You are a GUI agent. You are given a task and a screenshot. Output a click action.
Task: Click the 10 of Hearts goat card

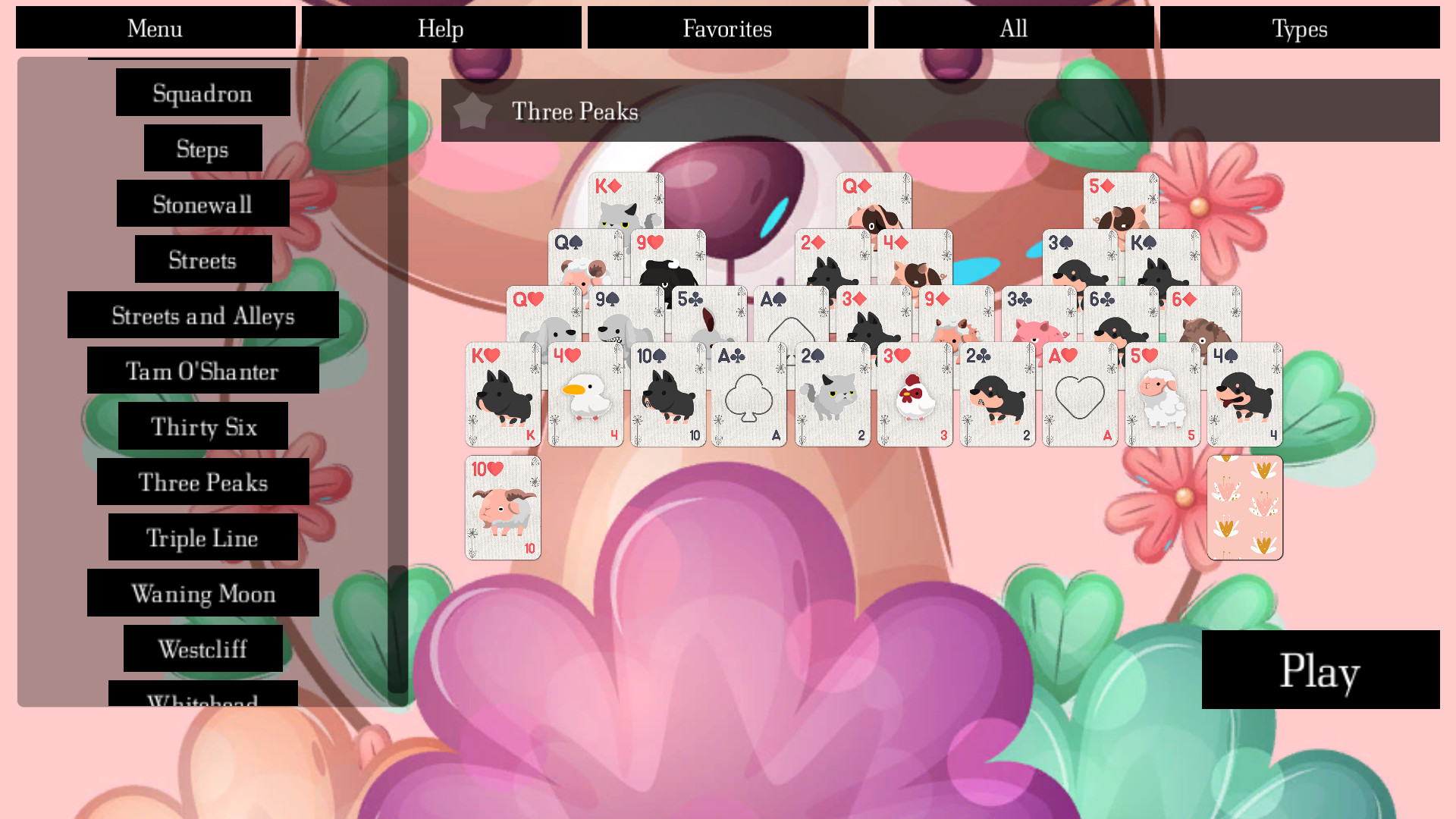(503, 507)
